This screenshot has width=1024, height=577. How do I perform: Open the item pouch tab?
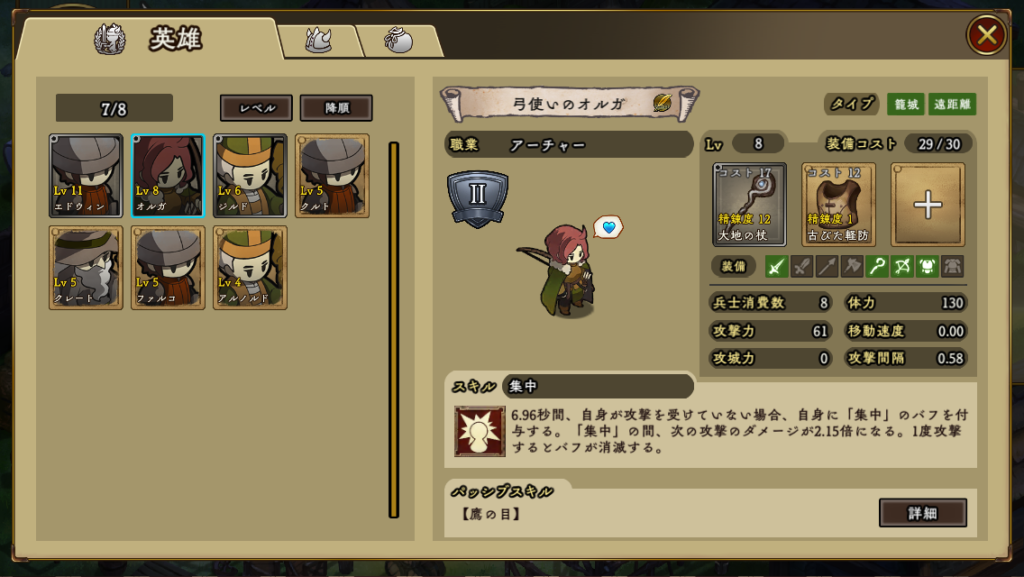[398, 40]
